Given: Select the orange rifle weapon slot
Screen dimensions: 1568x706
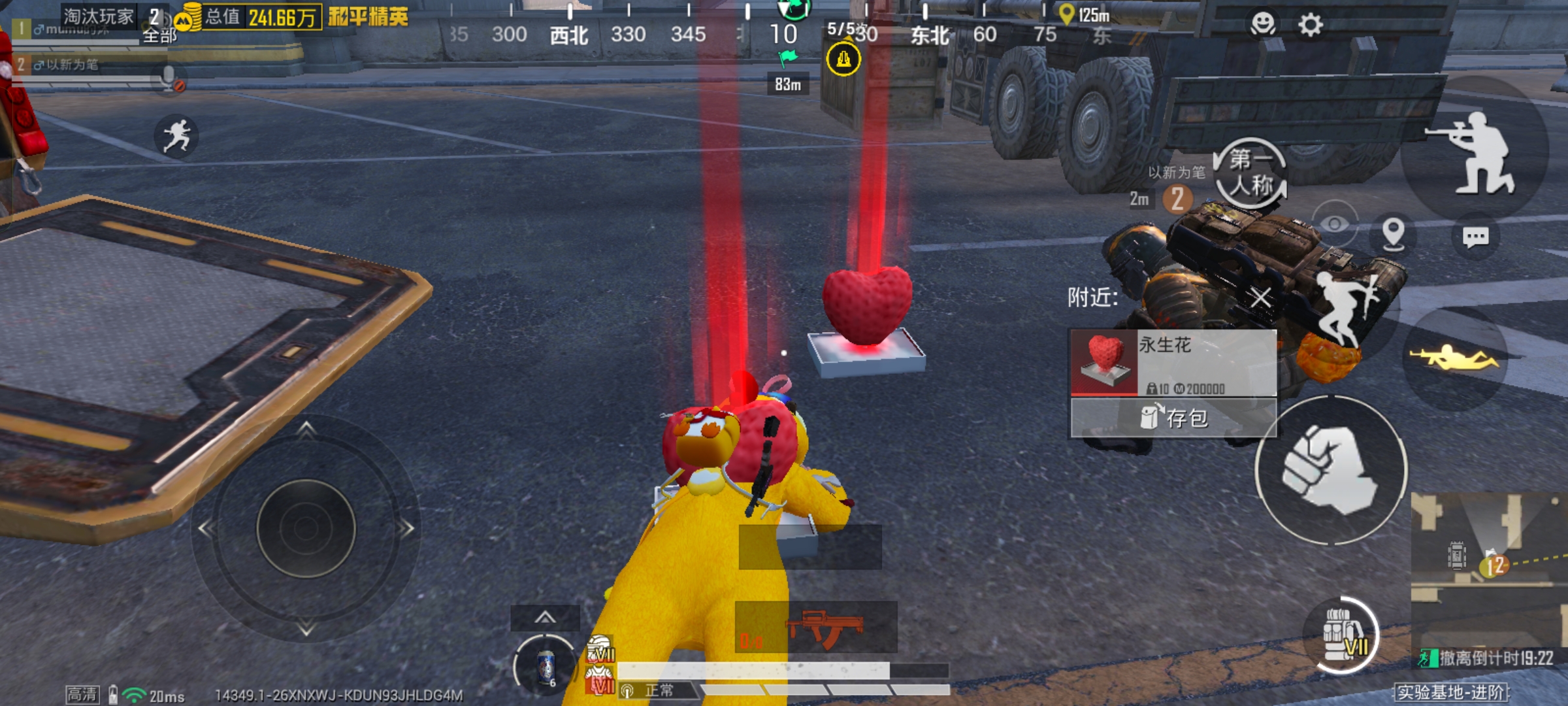Looking at the screenshot, I should pyautogui.click(x=817, y=628).
